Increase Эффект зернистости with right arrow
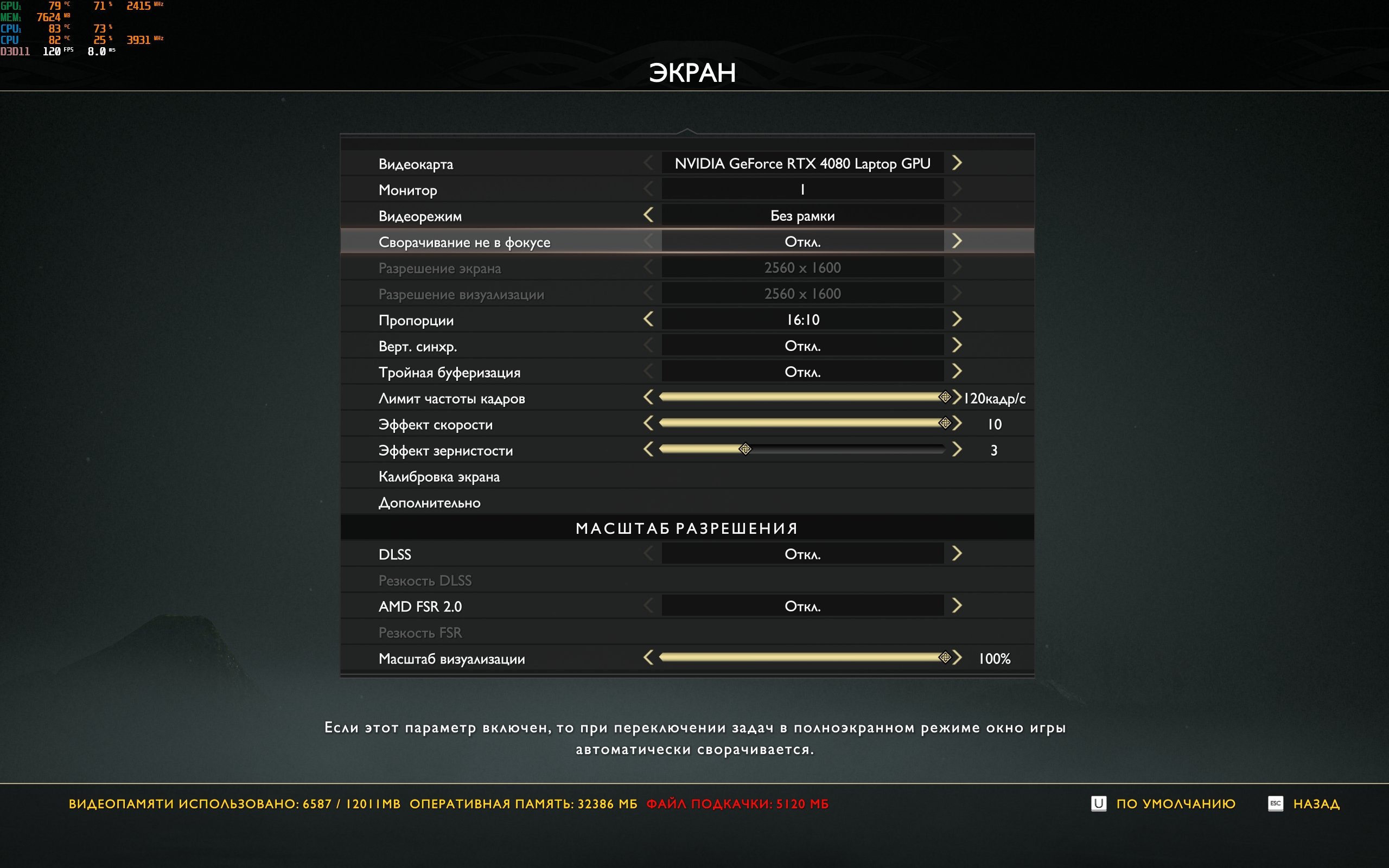1389x868 pixels. pyautogui.click(x=956, y=450)
